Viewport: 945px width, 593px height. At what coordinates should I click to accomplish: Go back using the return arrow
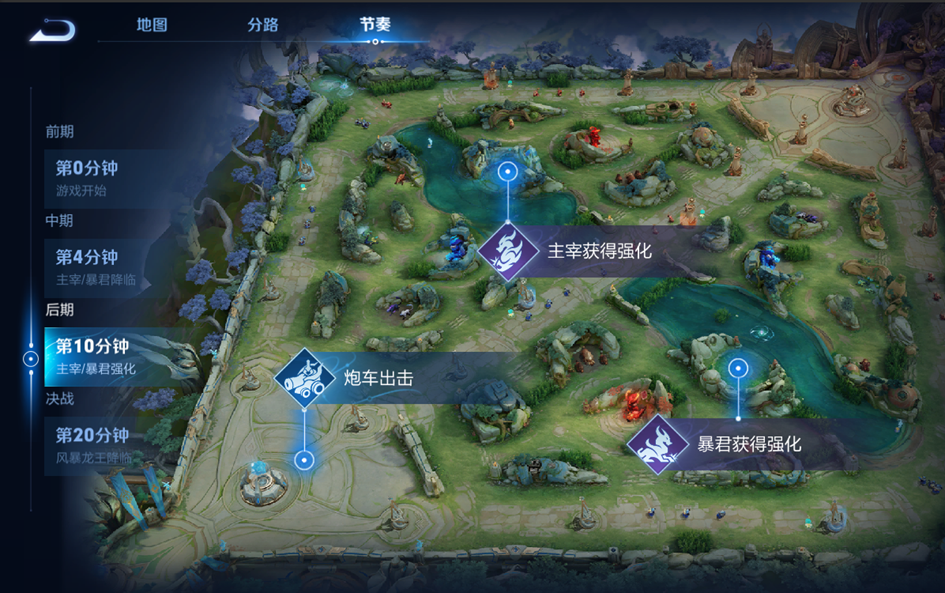click(52, 31)
